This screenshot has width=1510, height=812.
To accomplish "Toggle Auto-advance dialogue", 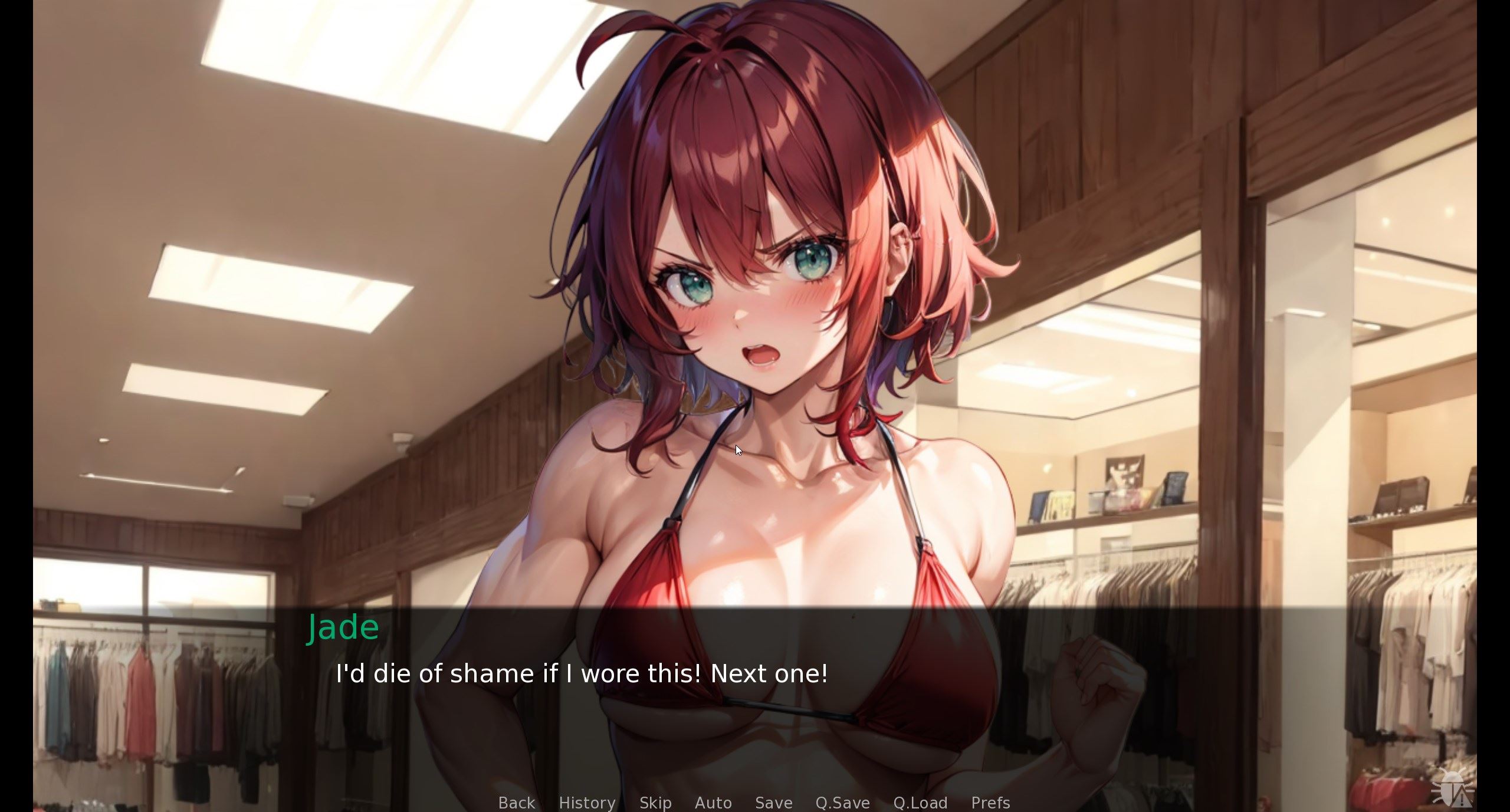I will click(x=713, y=803).
